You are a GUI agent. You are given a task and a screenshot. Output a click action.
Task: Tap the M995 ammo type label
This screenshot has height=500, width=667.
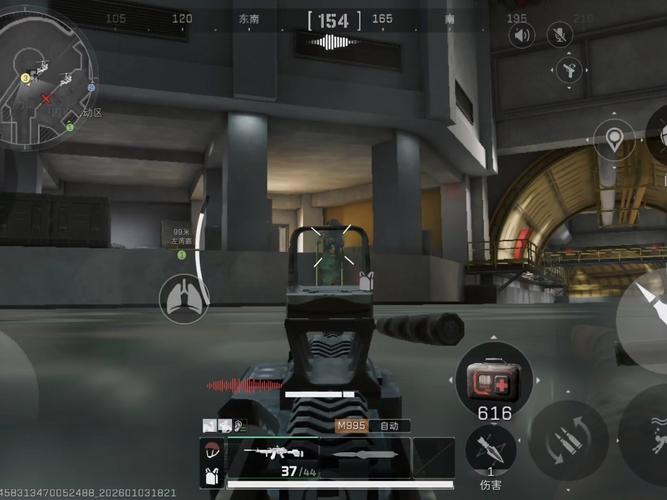[350, 425]
